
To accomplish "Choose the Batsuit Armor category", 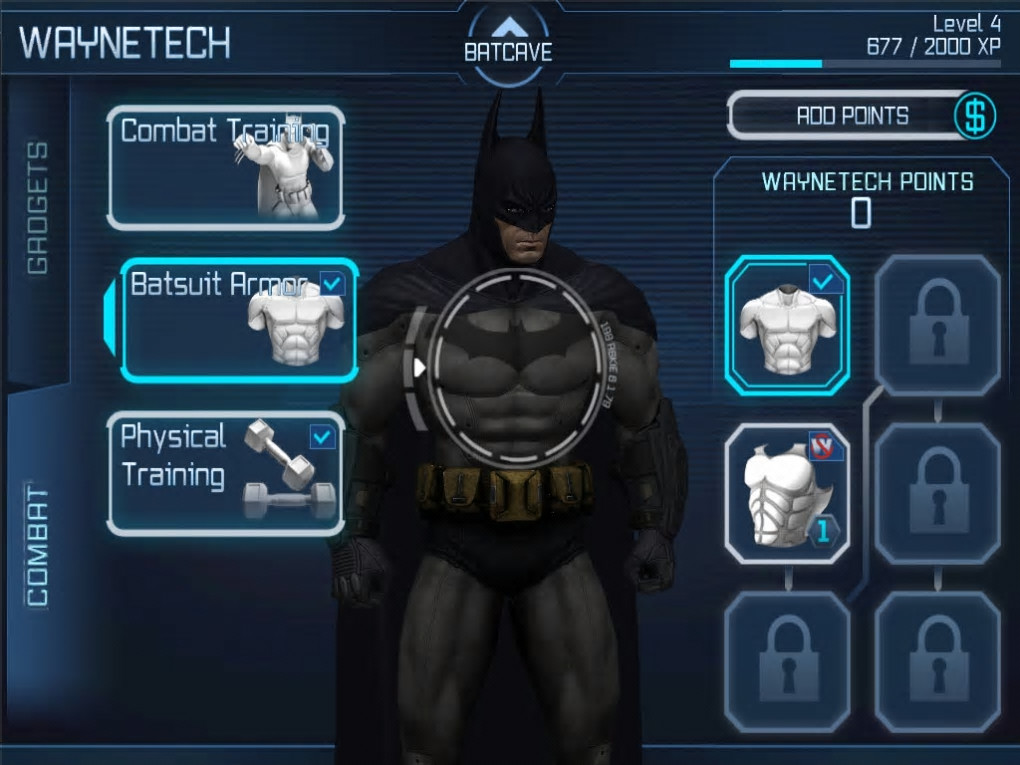I will (238, 320).
